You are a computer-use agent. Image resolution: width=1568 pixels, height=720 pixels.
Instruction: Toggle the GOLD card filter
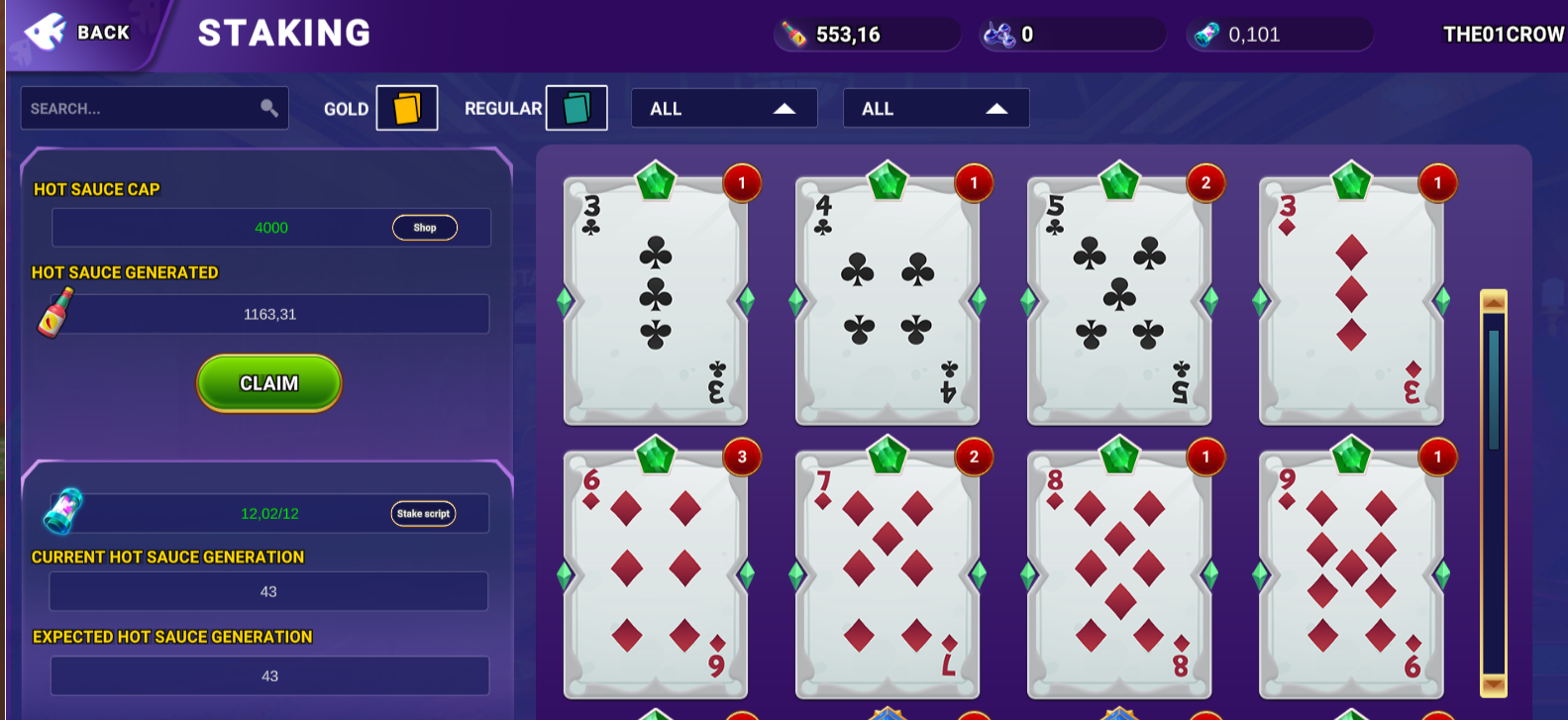tap(406, 108)
